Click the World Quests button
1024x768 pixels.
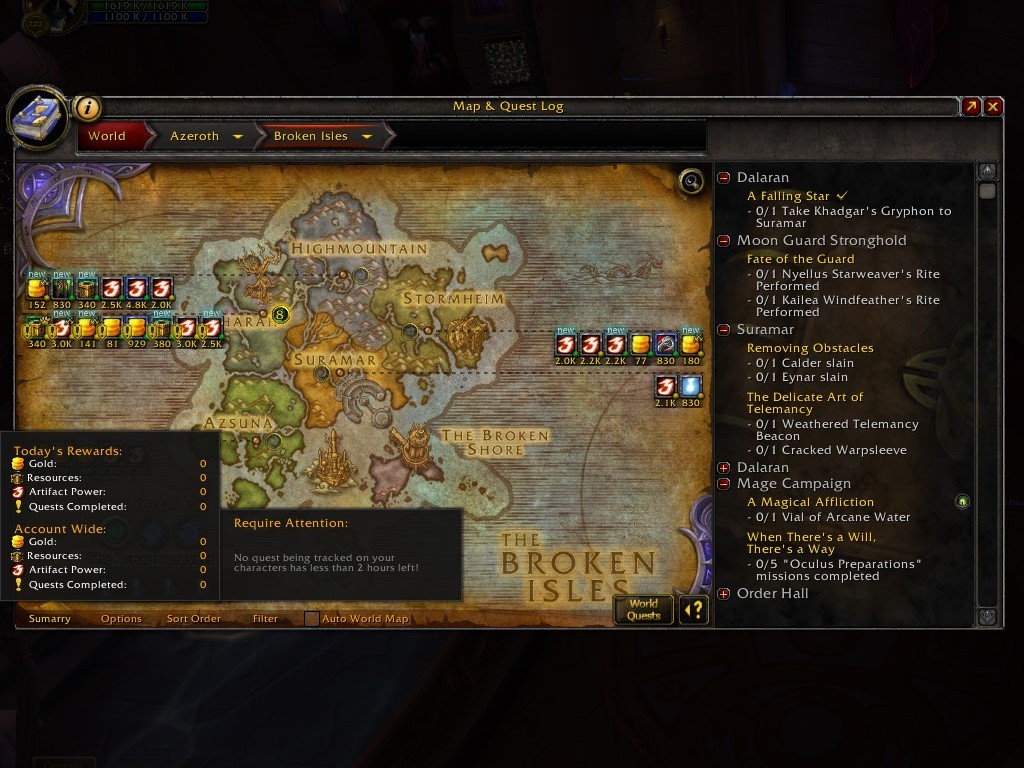click(x=643, y=609)
